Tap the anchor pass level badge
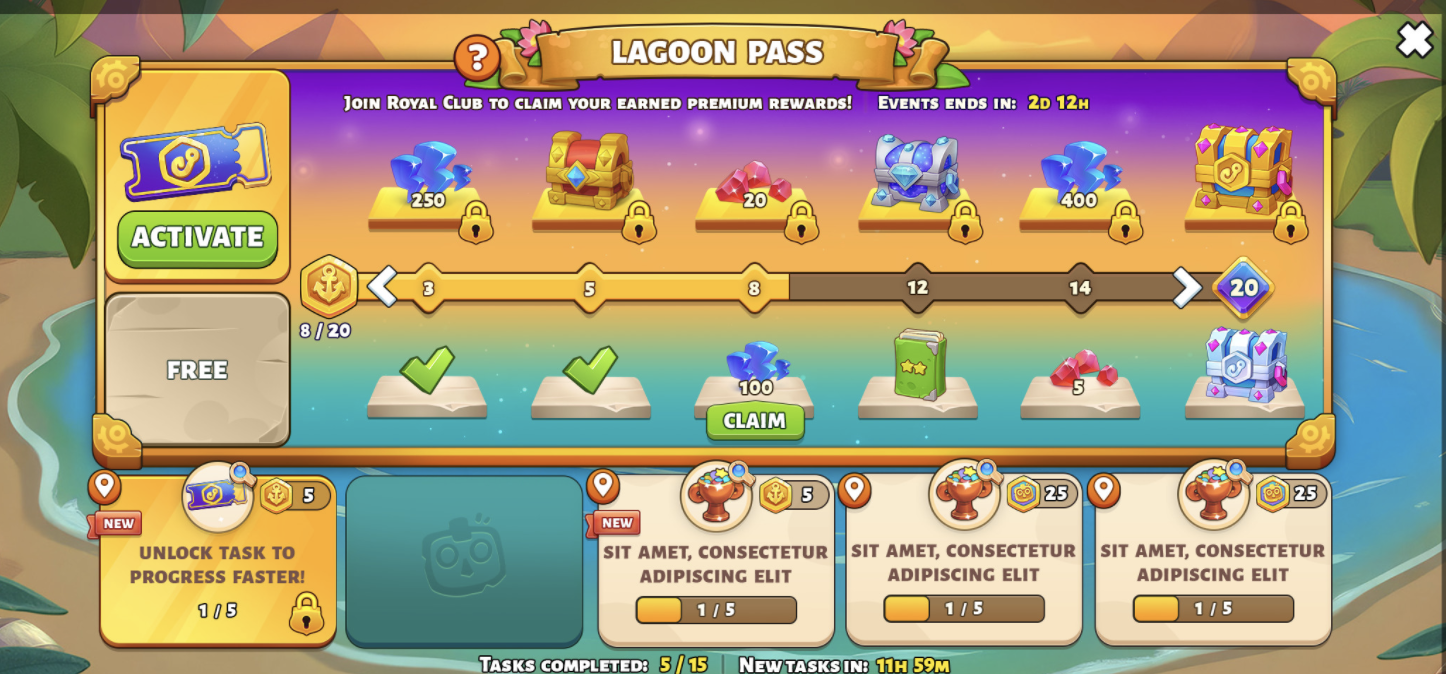 tap(329, 287)
